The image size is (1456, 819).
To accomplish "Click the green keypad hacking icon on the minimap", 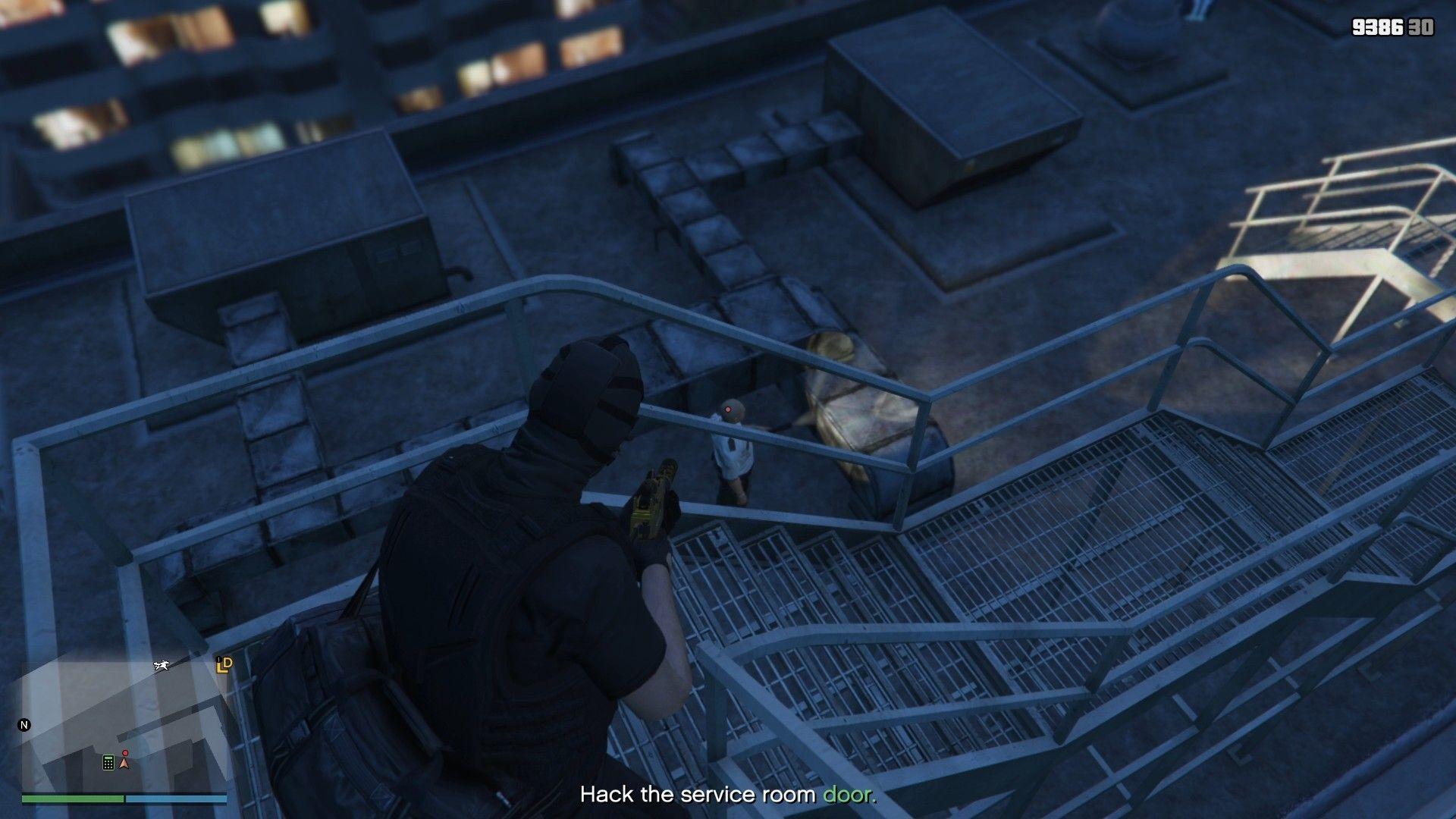I will point(108,762).
